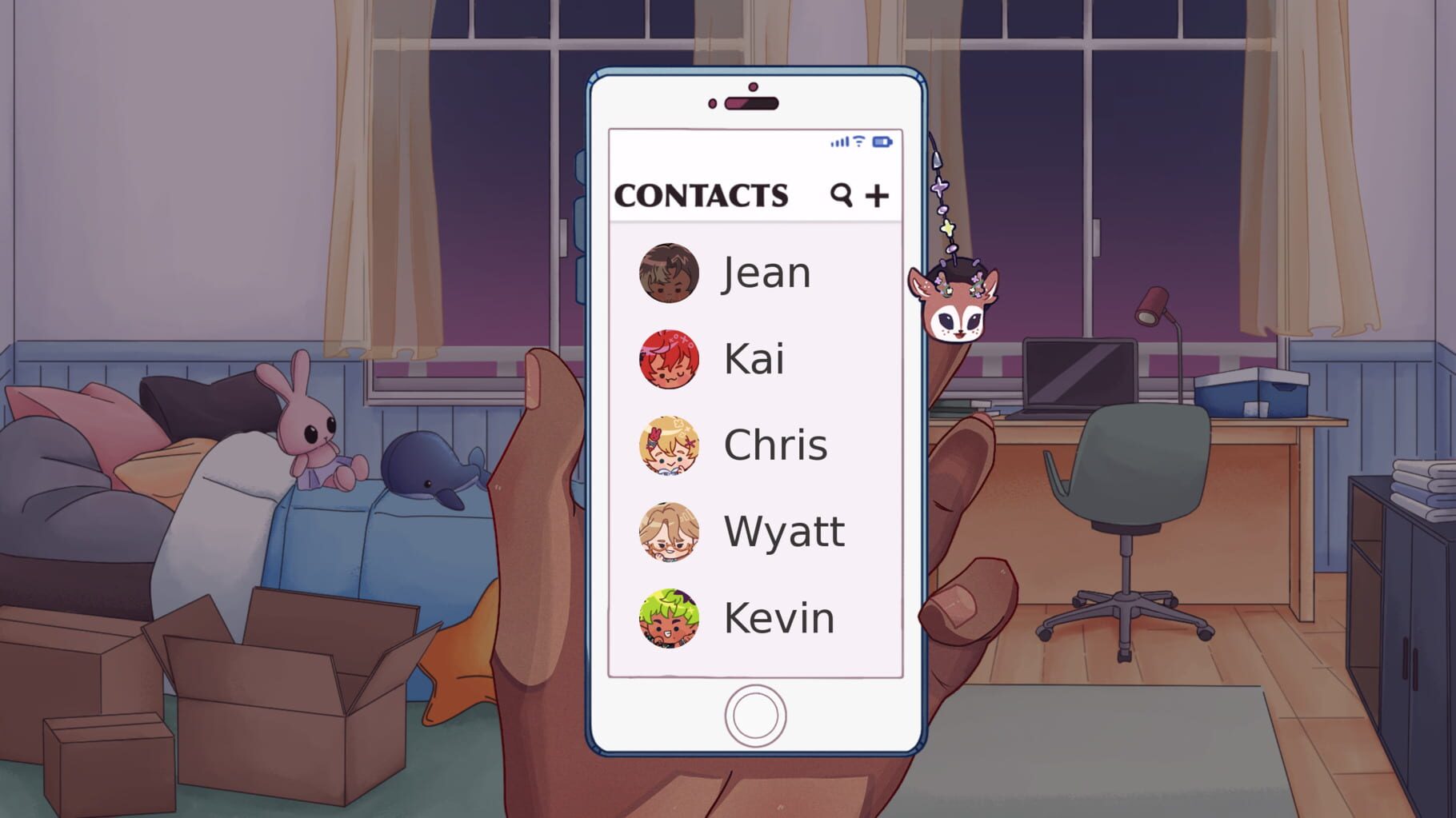The width and height of the screenshot is (1456, 818).
Task: Select Wyatt's glasses profile avatar
Action: [x=670, y=532]
